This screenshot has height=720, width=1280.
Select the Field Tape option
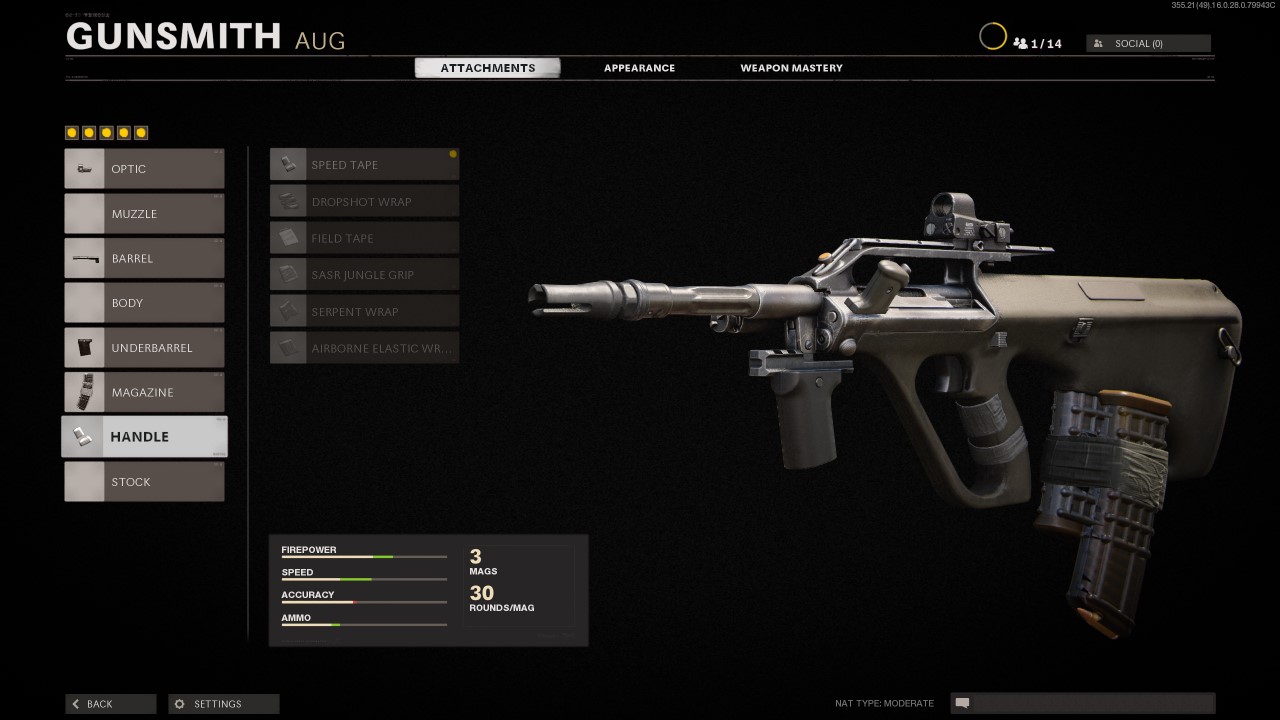[363, 238]
